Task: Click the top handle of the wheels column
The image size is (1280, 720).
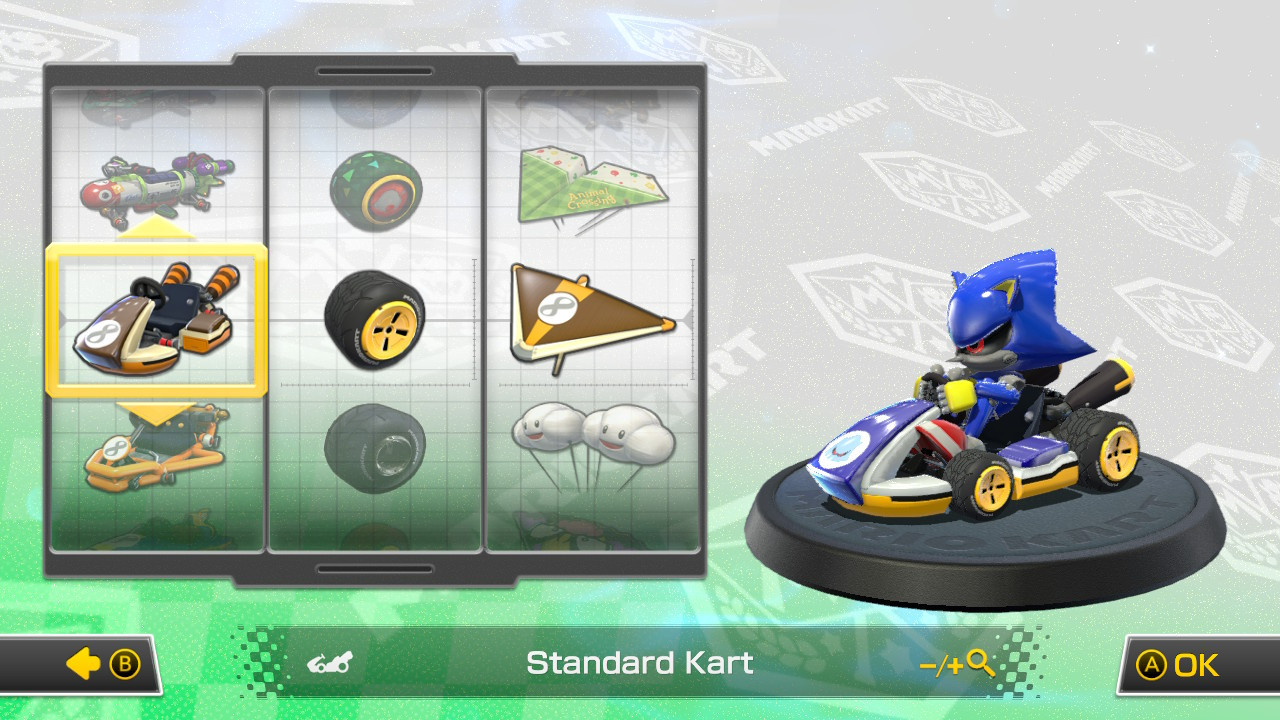Action: click(375, 72)
